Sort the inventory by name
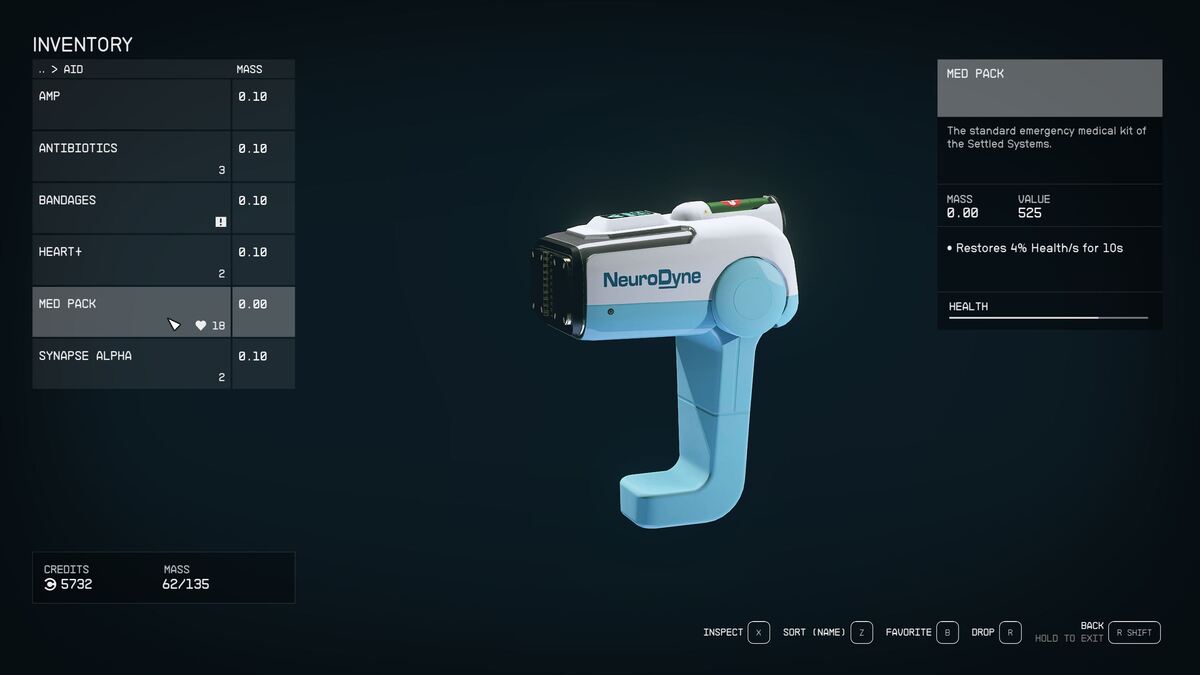The height and width of the screenshot is (675, 1200). 814,632
